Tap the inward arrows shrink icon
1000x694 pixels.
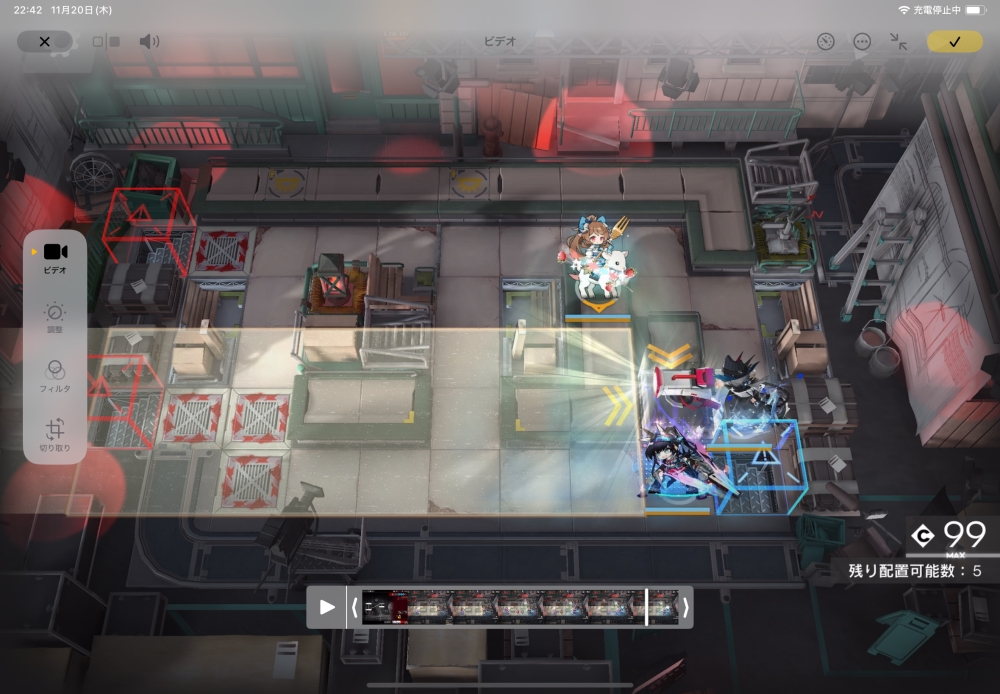point(898,41)
